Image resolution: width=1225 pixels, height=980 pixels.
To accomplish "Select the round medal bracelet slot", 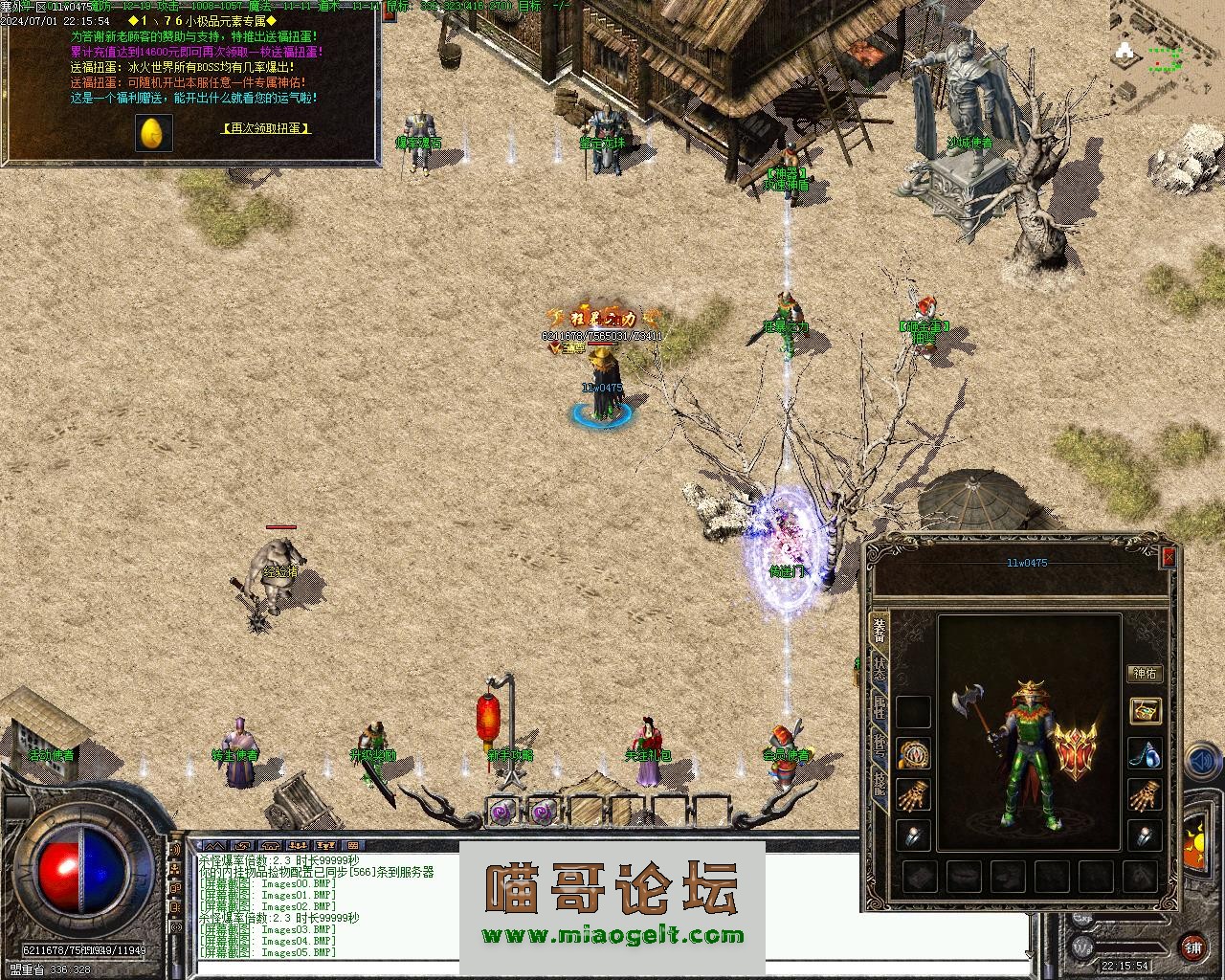I will coord(914,753).
